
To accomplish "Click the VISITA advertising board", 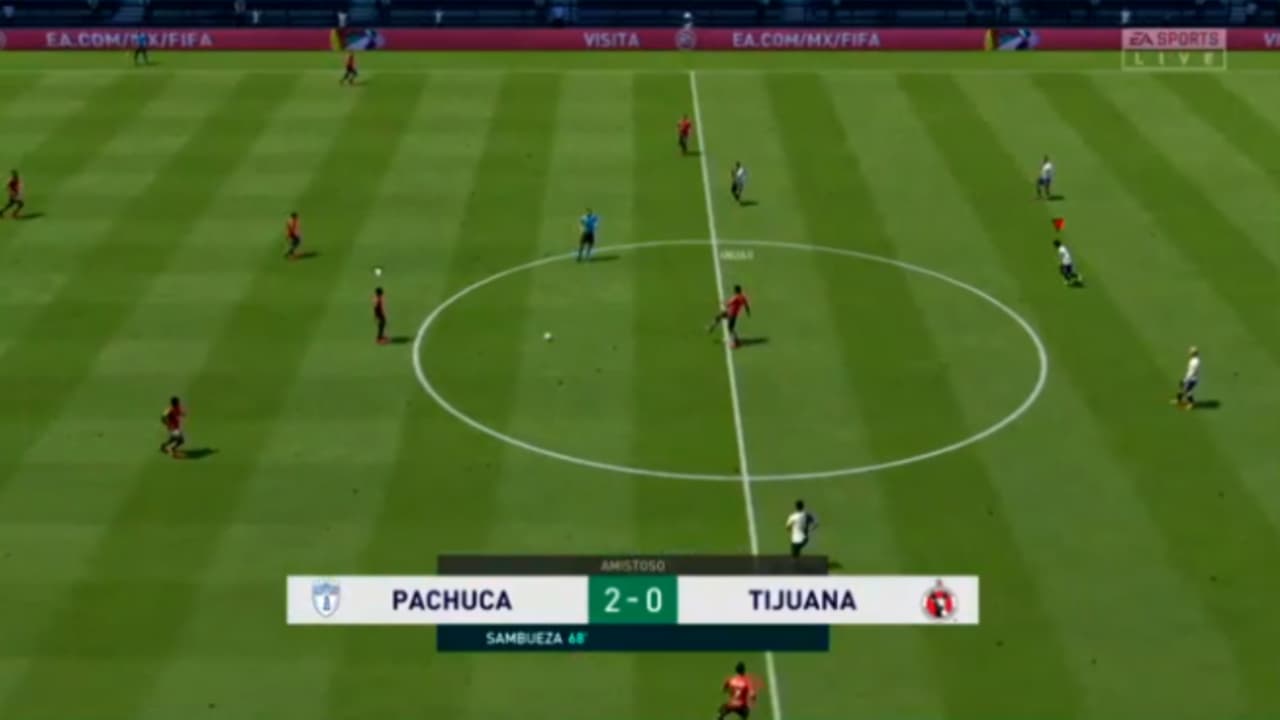I will click(610, 40).
